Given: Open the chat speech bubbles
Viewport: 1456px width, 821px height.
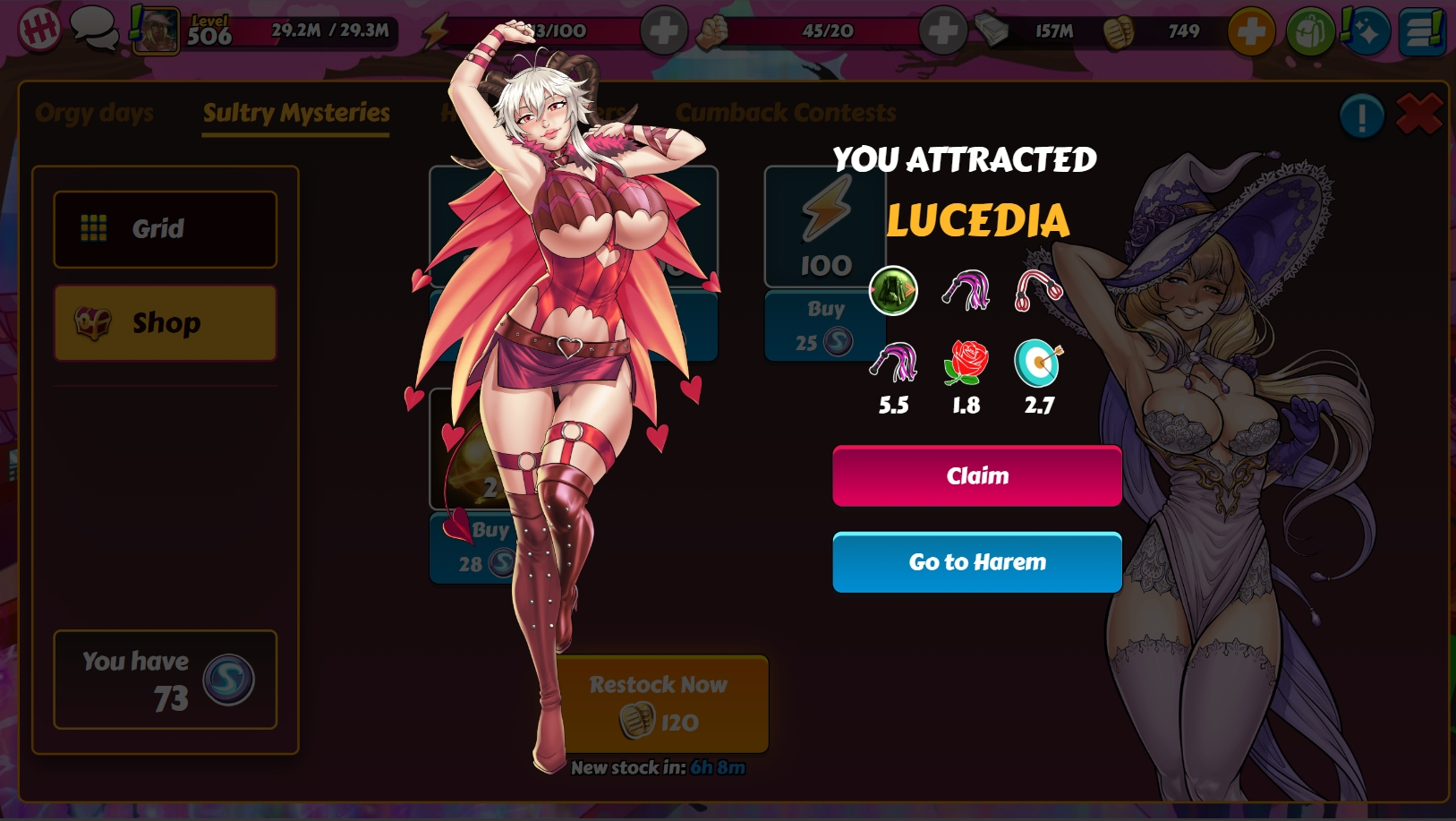Looking at the screenshot, I should (x=94, y=29).
